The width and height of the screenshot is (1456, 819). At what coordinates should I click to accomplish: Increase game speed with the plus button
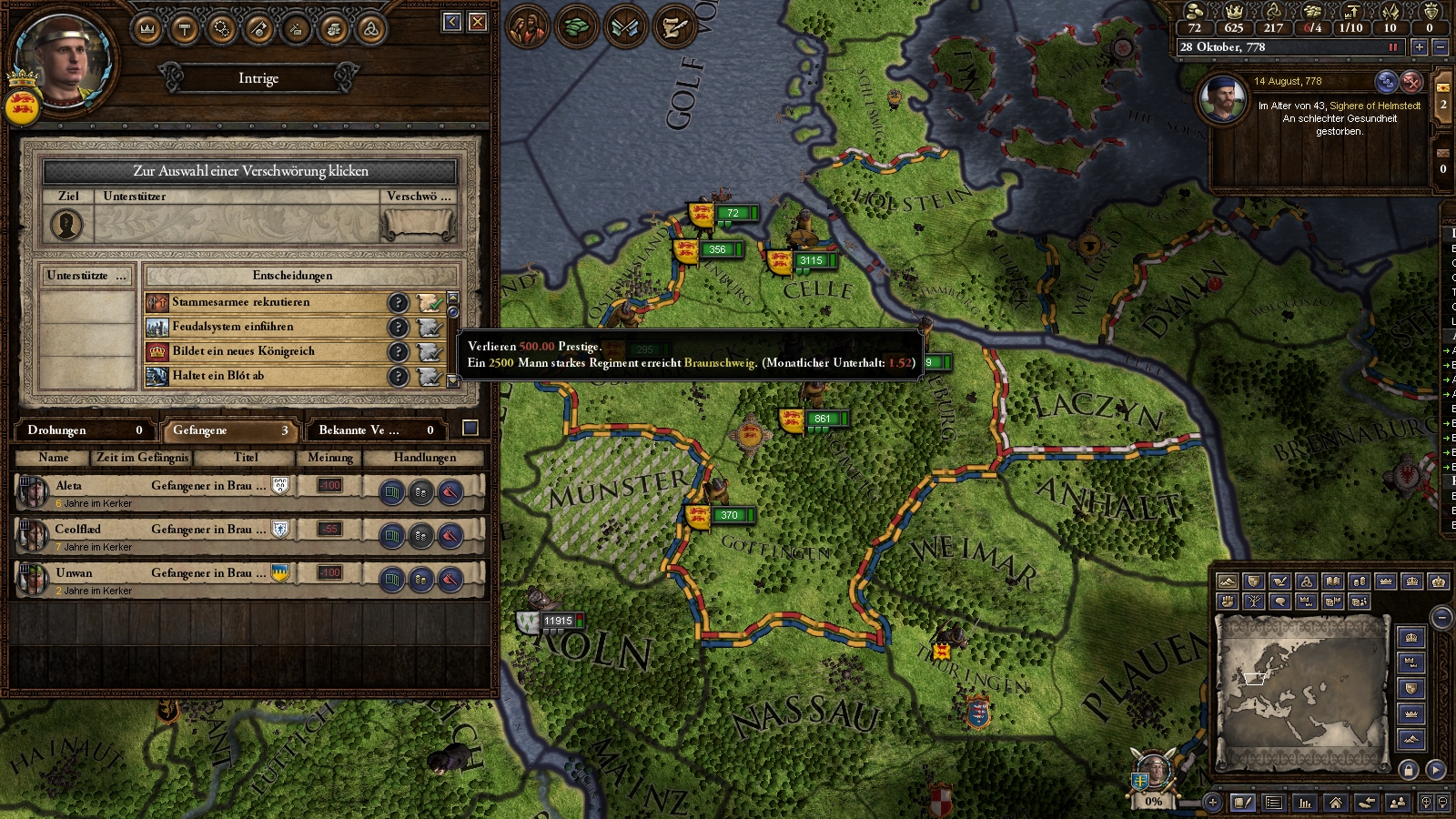point(1419,47)
